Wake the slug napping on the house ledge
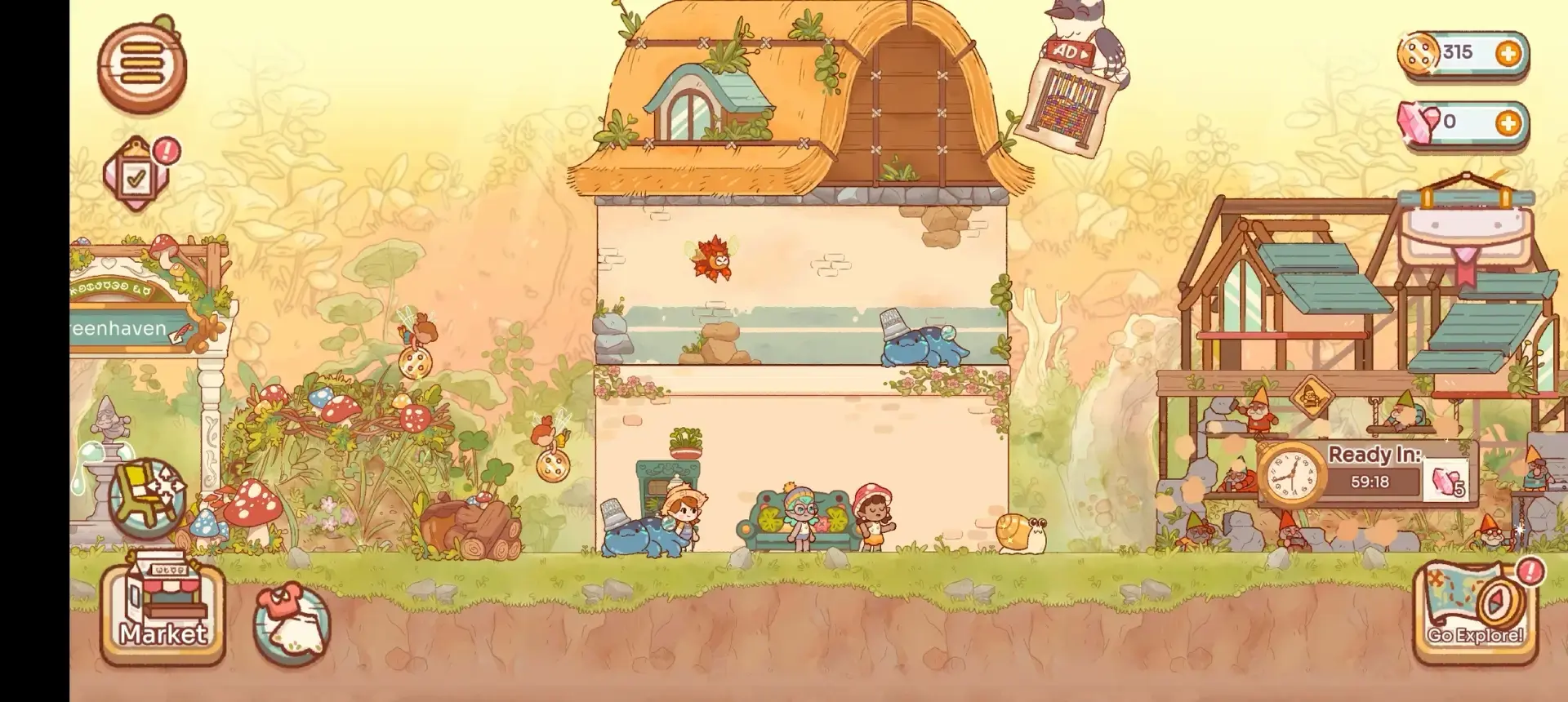Image resolution: width=1568 pixels, height=702 pixels. [919, 347]
